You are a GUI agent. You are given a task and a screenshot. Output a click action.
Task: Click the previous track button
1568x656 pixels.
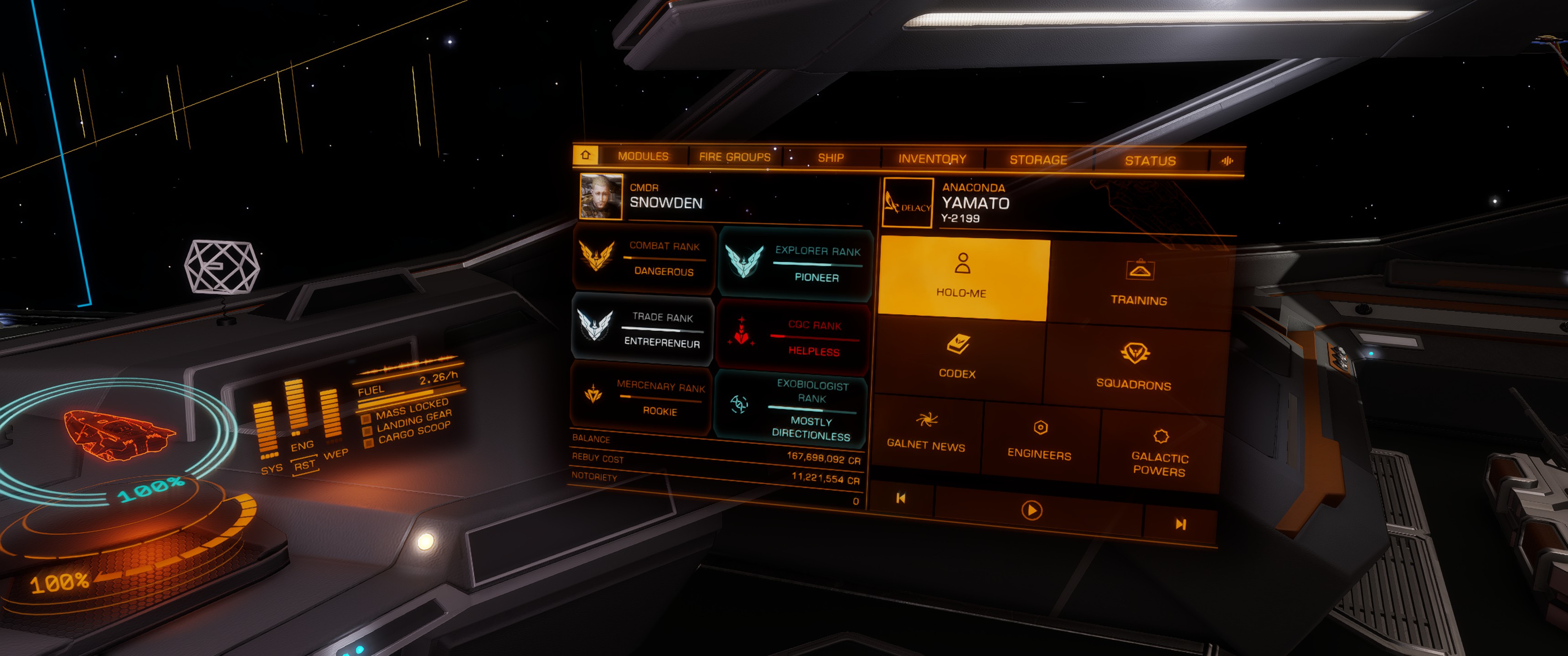tap(901, 498)
